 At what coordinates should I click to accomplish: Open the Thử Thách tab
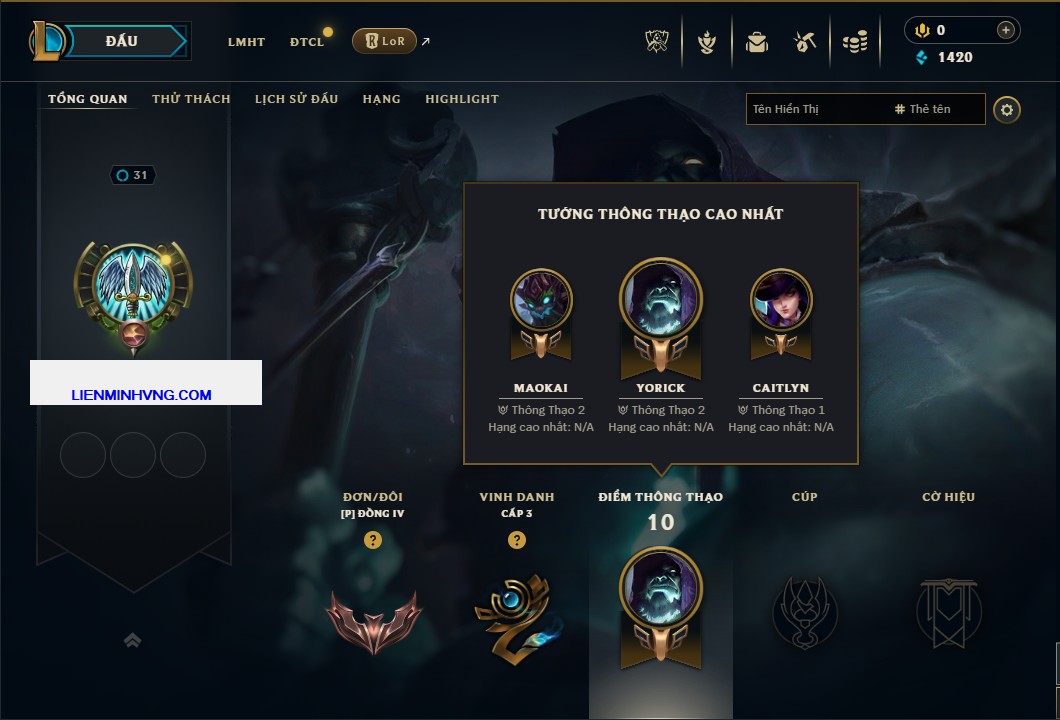tap(191, 99)
